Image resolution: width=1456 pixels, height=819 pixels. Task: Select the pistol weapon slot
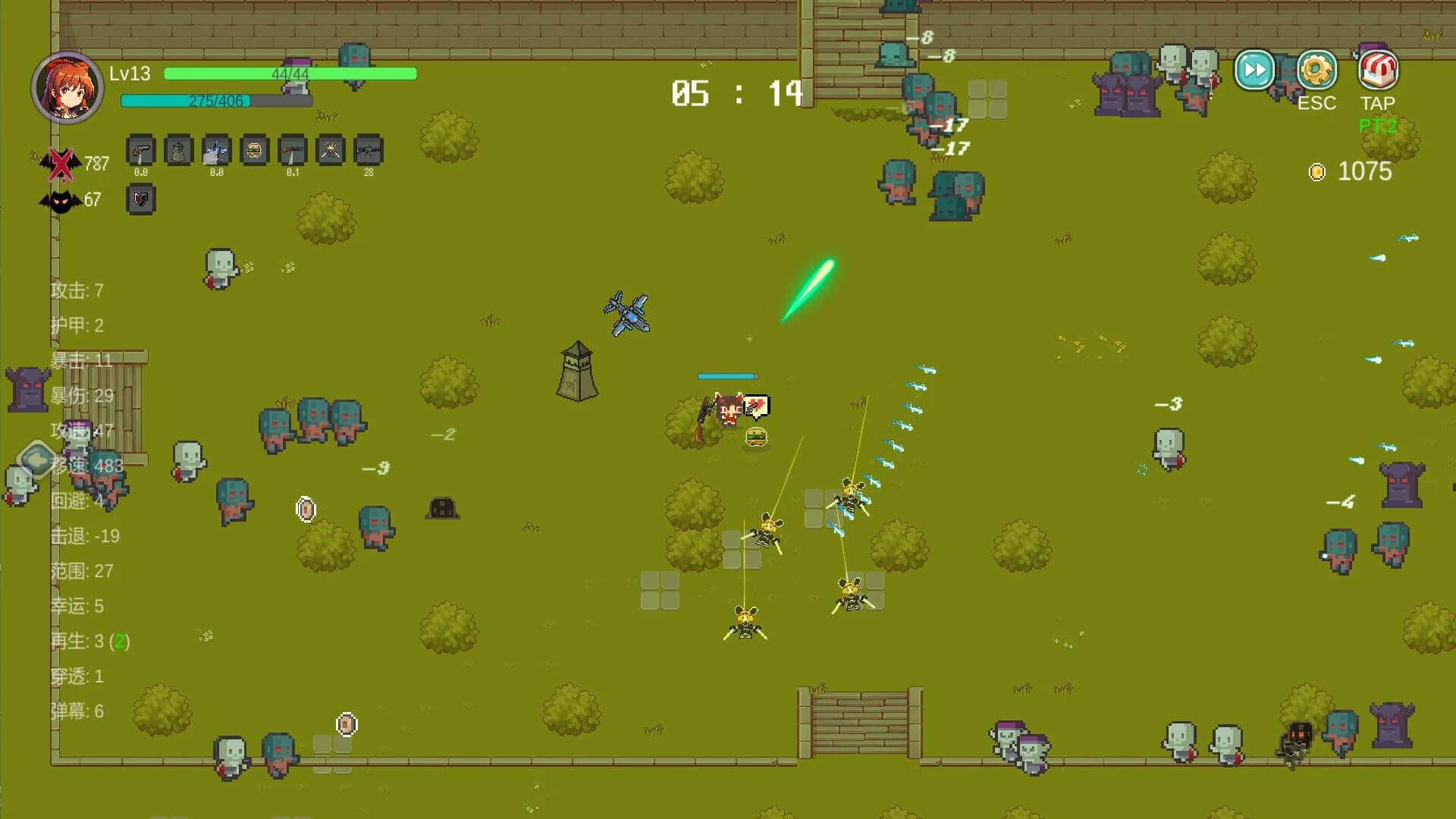pos(140,152)
